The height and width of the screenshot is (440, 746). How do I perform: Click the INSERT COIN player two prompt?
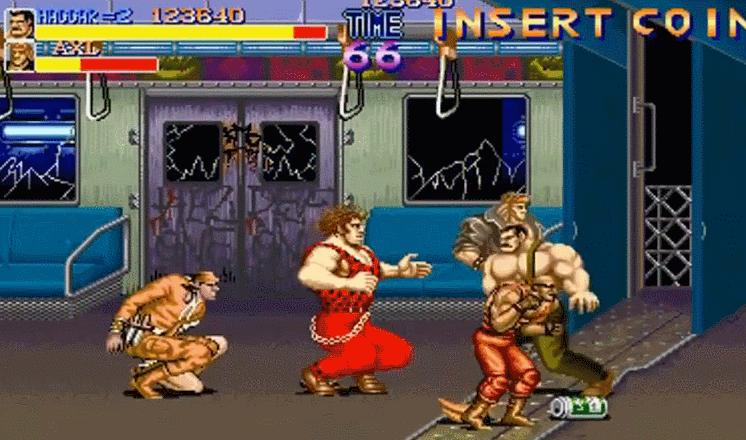point(590,23)
